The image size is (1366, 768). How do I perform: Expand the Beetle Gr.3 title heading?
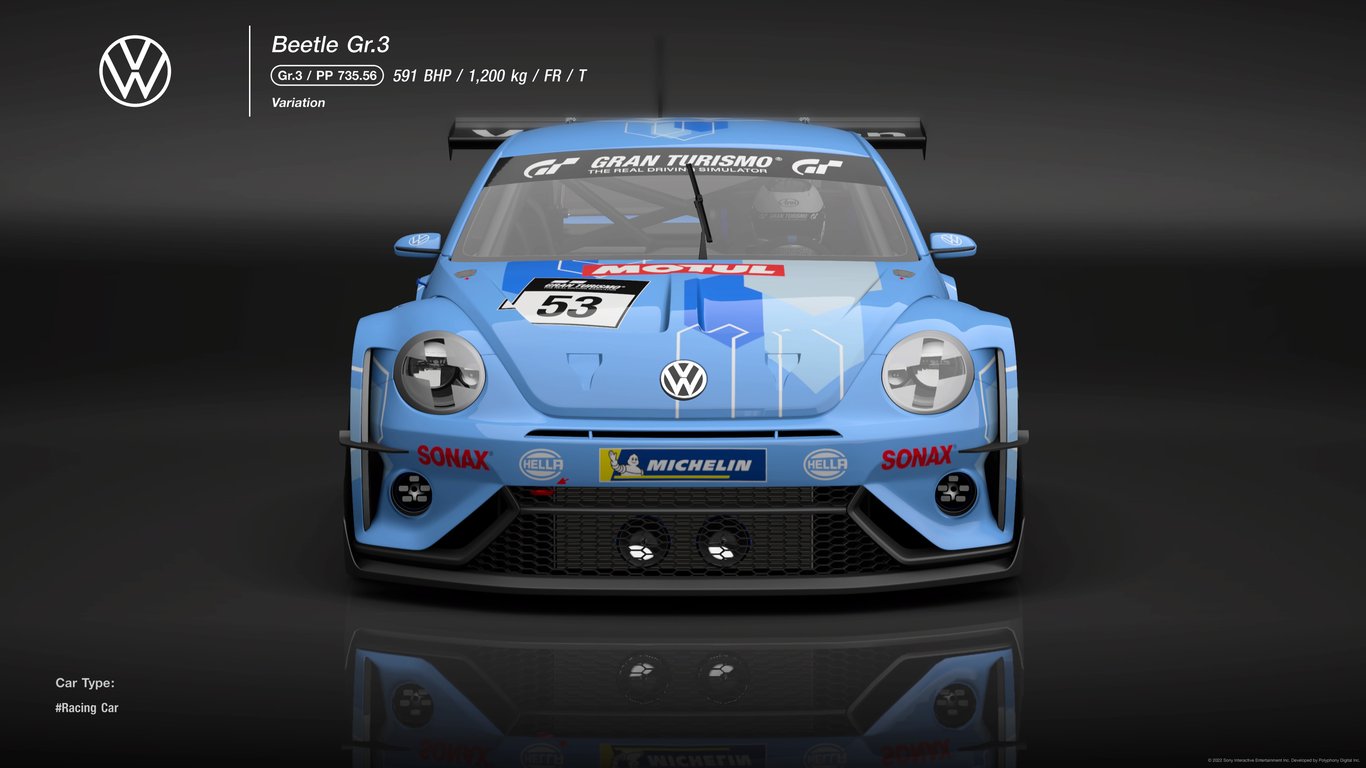[x=331, y=44]
